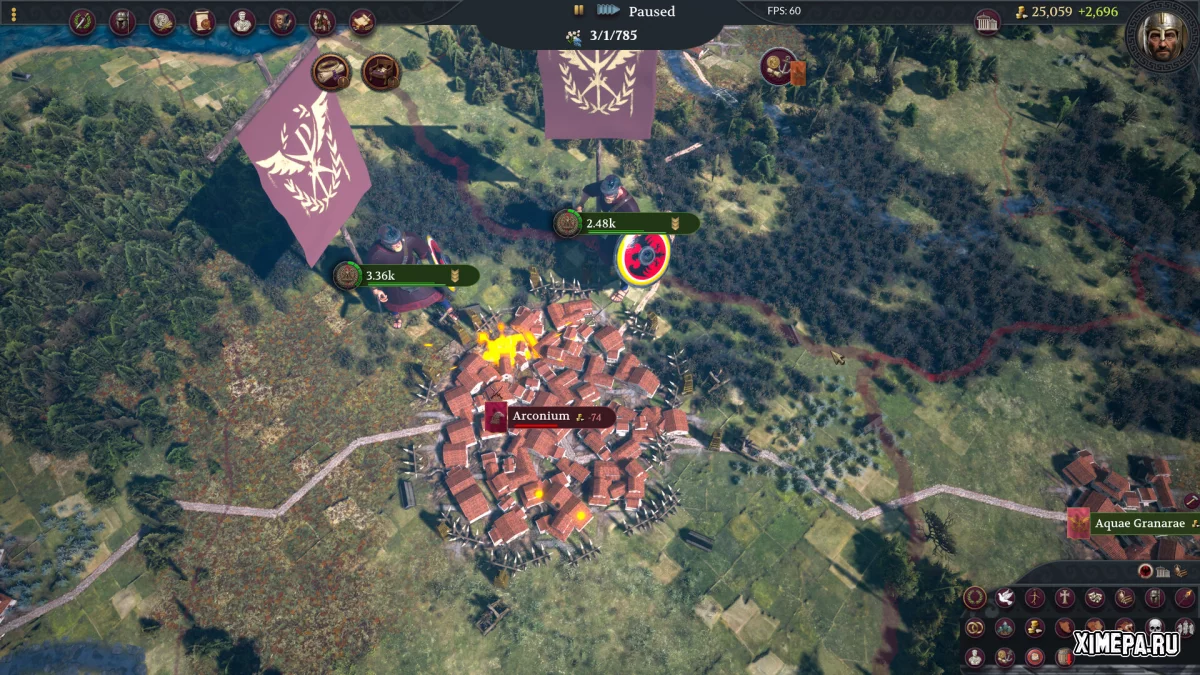Open the three-dot main menu
This screenshot has width=1200, height=675.
click(x=13, y=14)
